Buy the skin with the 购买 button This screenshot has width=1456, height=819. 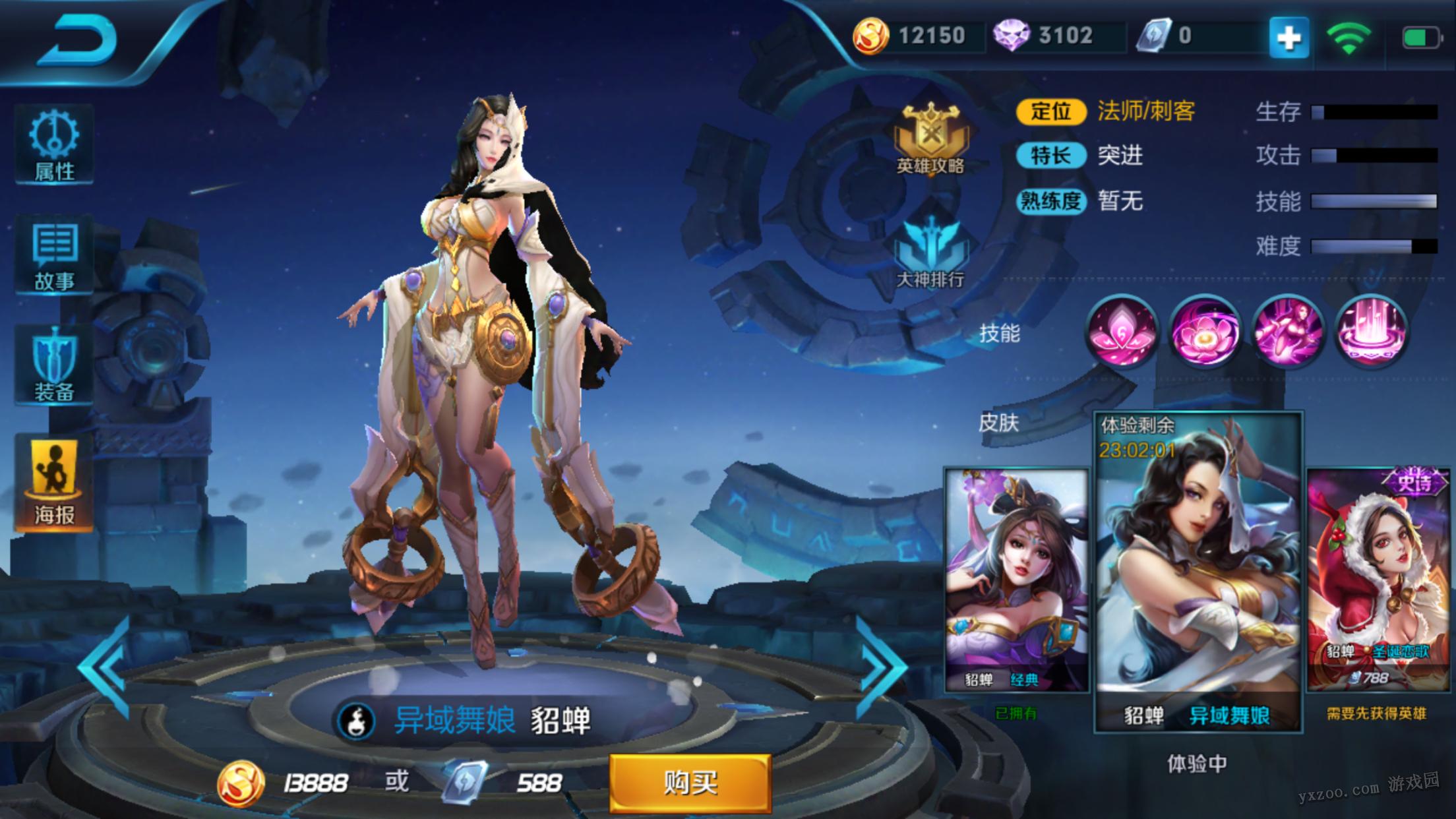click(690, 783)
